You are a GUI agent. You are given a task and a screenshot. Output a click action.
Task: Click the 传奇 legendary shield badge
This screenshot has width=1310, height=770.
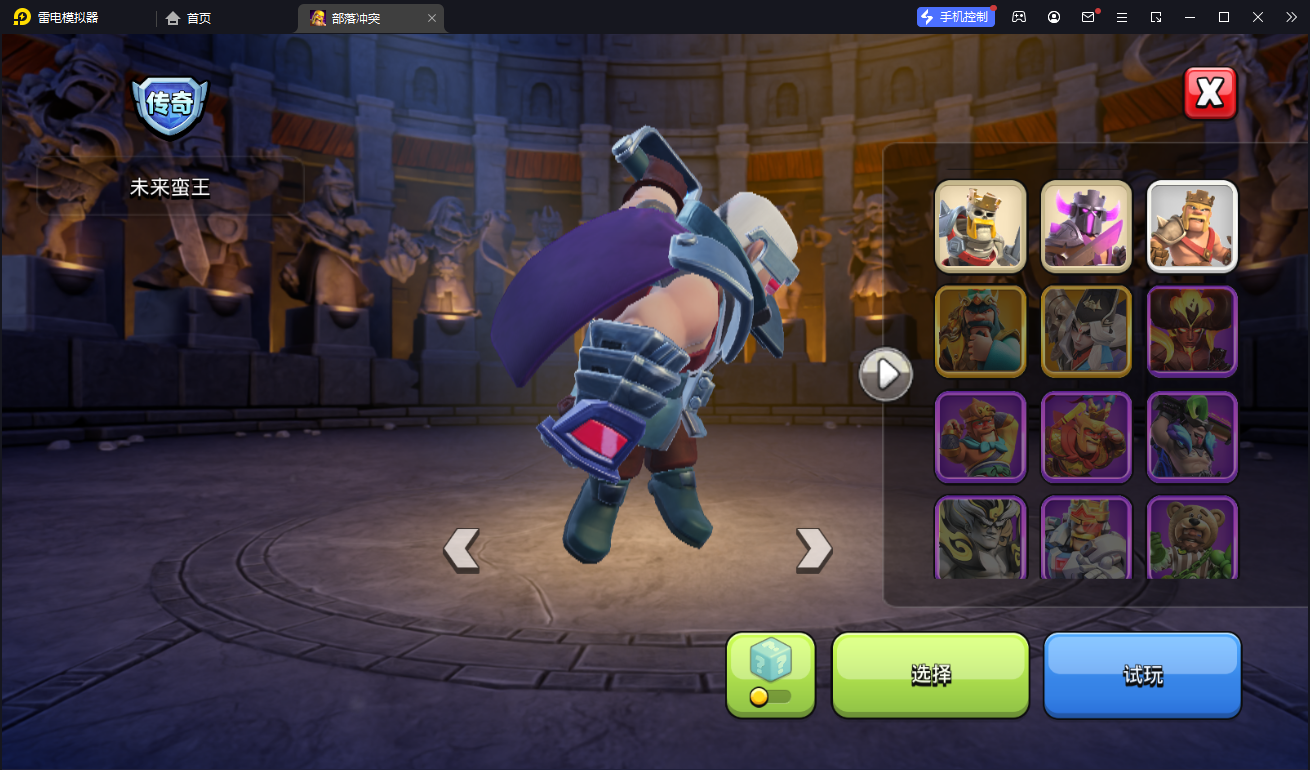click(170, 104)
